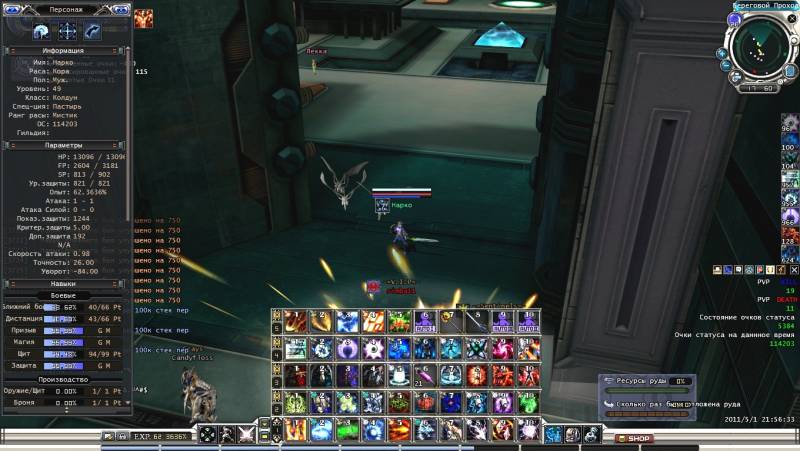
Task: Activate the crossed swords button on bottom bar
Action: tap(246, 434)
